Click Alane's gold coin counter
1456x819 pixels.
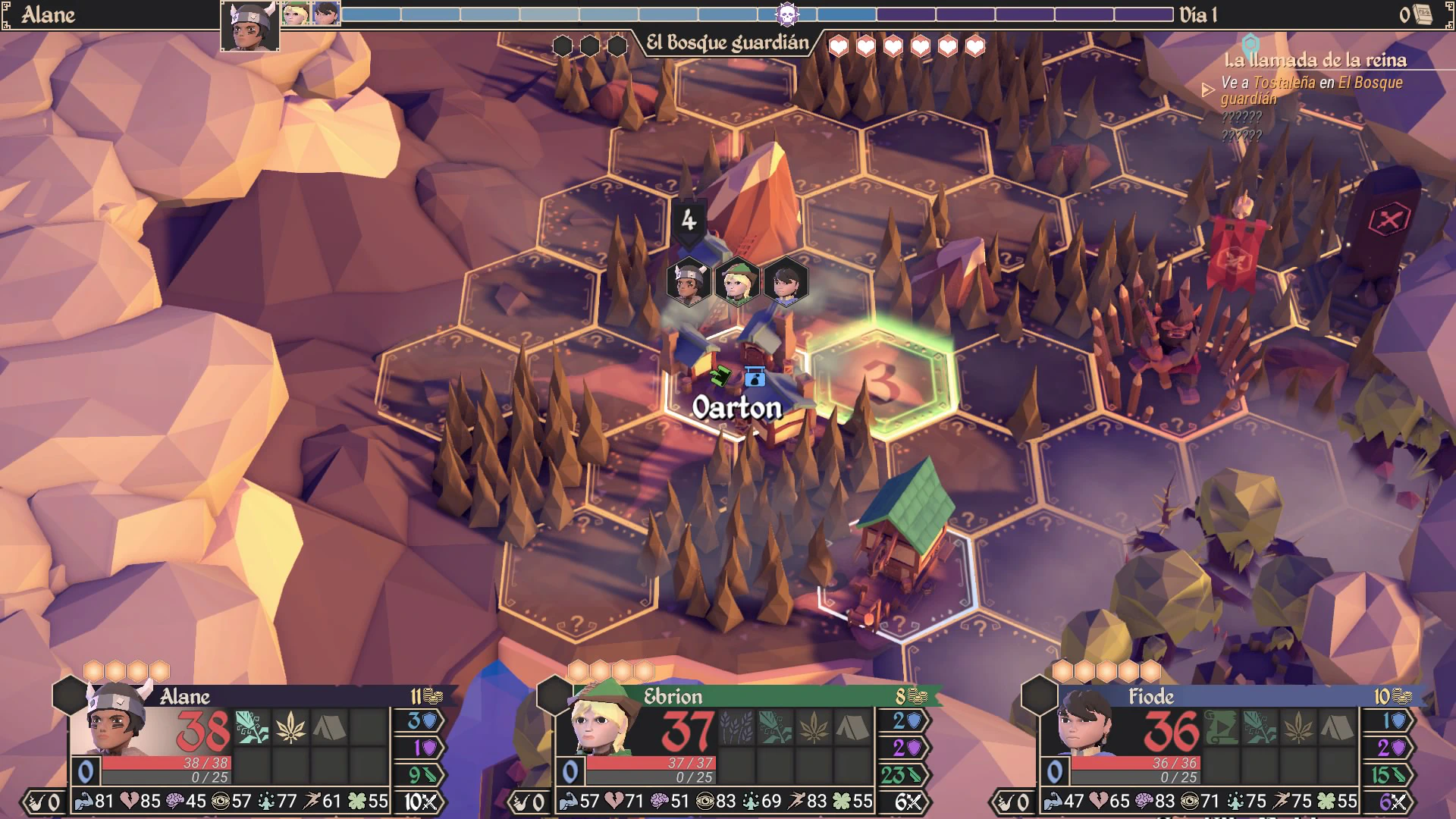pos(427,696)
